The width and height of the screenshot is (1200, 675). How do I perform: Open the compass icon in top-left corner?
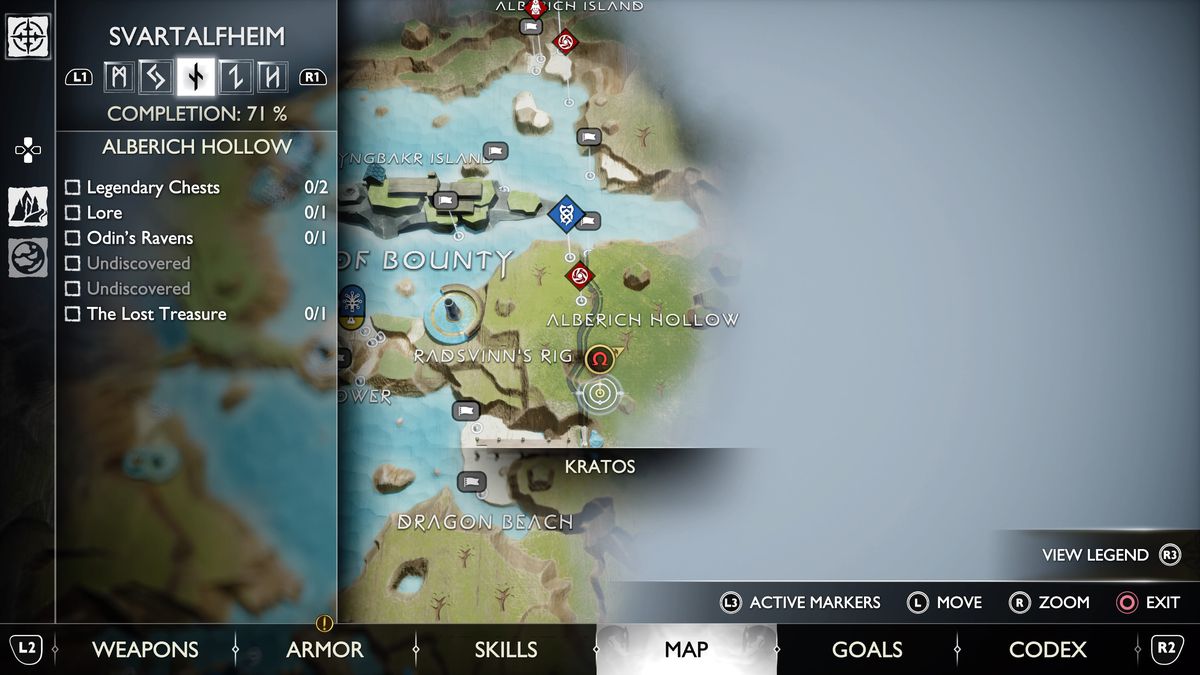click(27, 37)
